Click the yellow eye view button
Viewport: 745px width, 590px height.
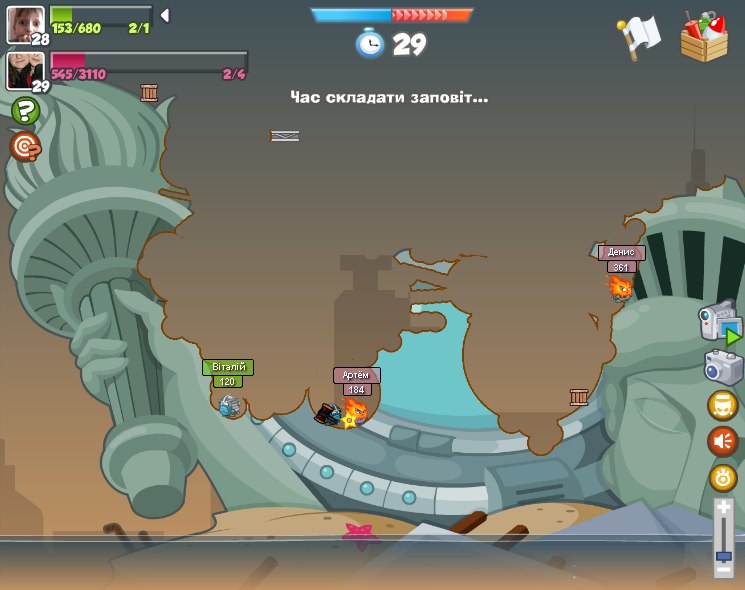click(x=722, y=478)
